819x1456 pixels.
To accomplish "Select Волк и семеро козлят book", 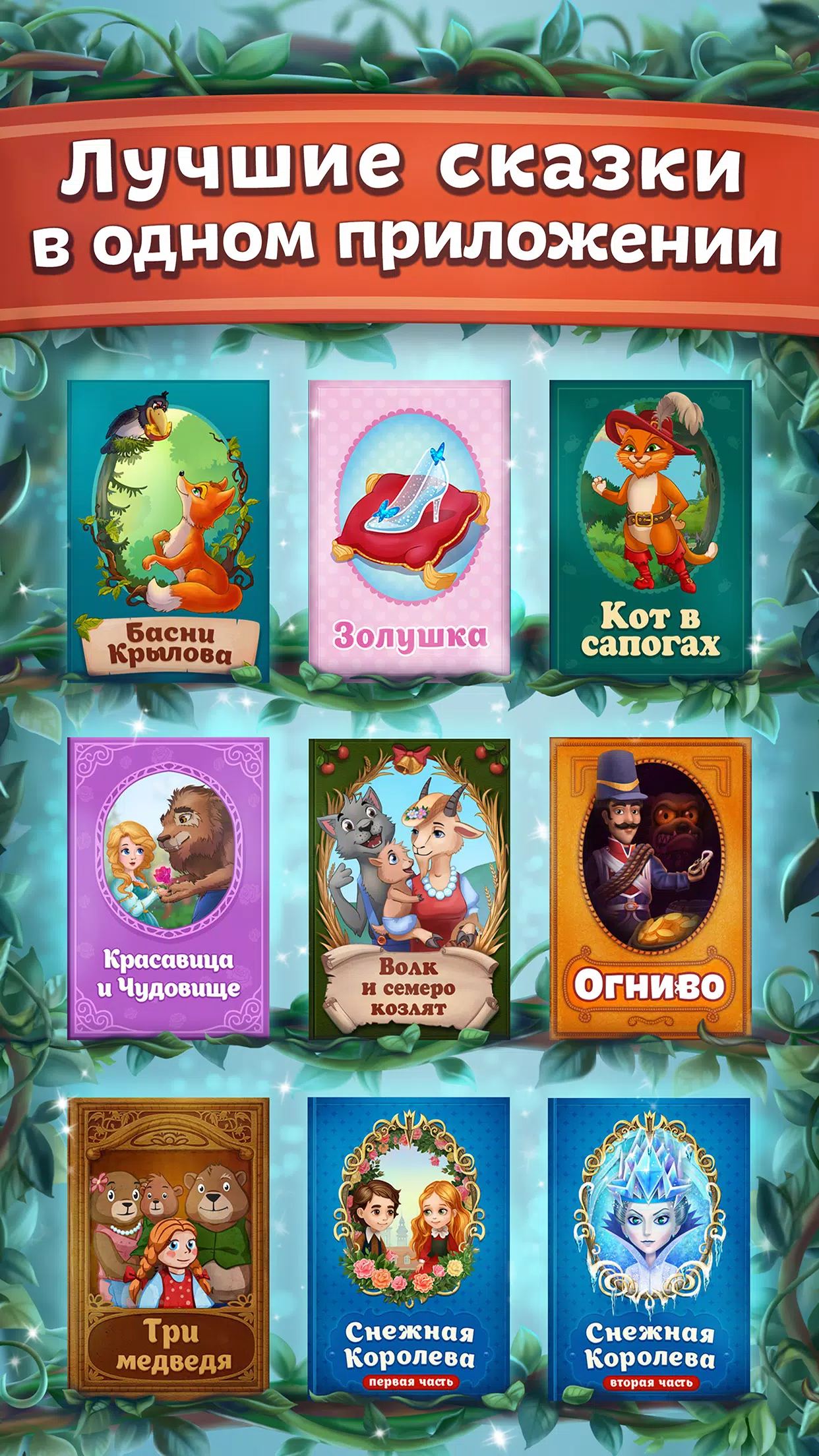I will 409,888.
